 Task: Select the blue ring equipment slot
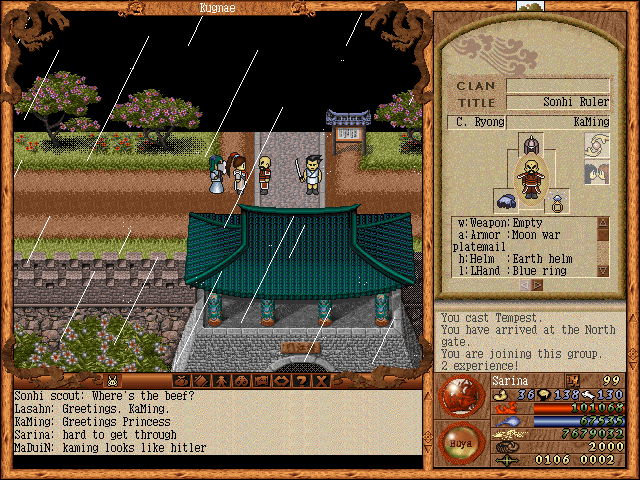tap(558, 201)
